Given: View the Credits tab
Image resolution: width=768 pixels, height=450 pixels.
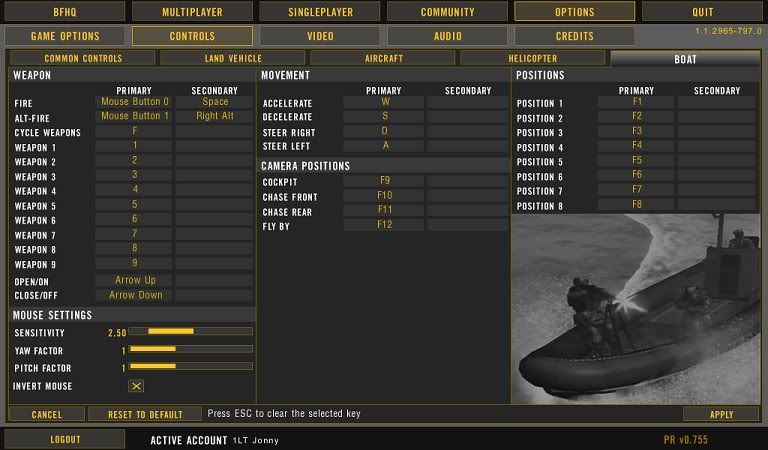Looking at the screenshot, I should [574, 36].
